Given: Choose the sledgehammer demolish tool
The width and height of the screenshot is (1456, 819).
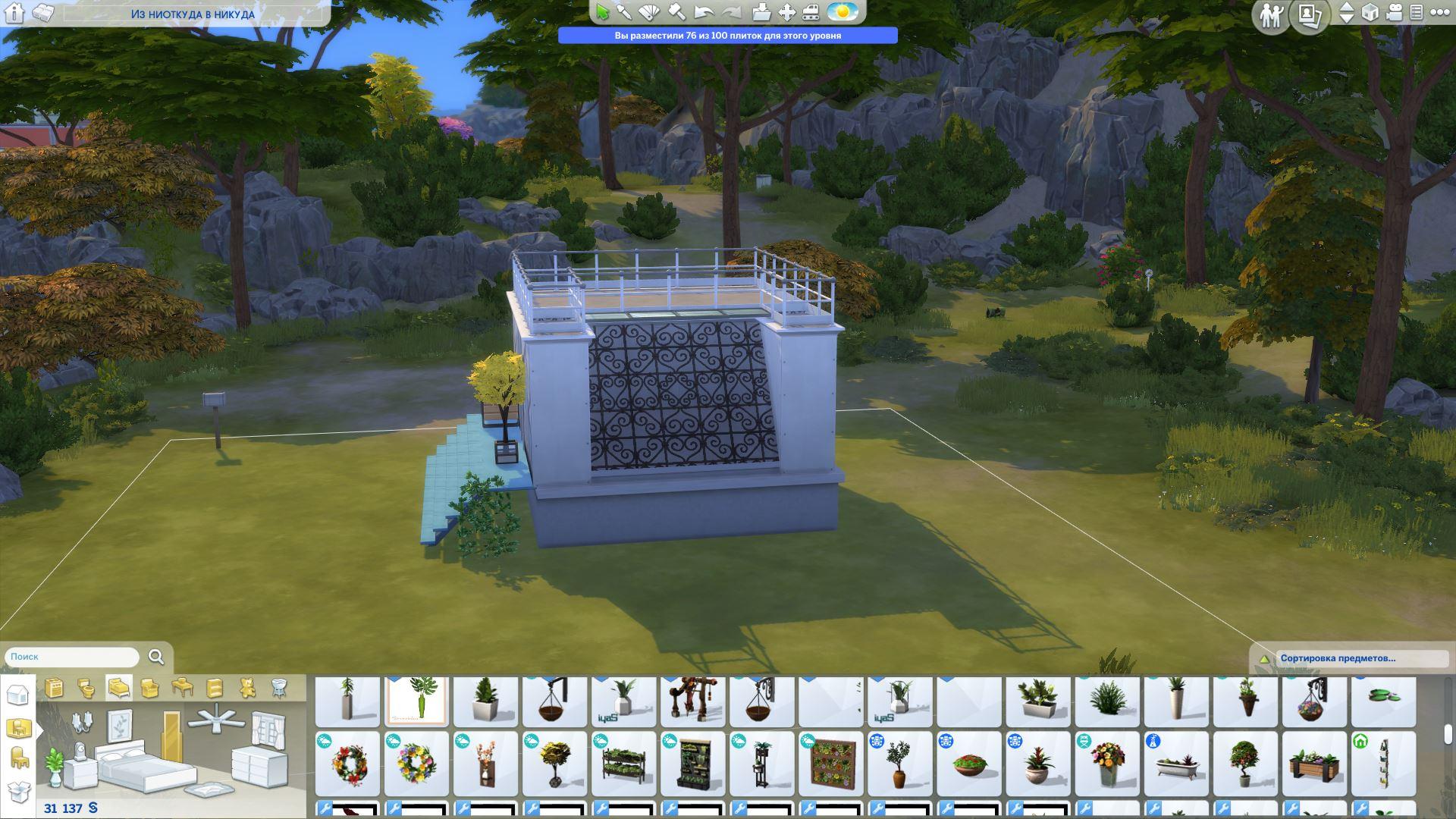Looking at the screenshot, I should (x=676, y=12).
